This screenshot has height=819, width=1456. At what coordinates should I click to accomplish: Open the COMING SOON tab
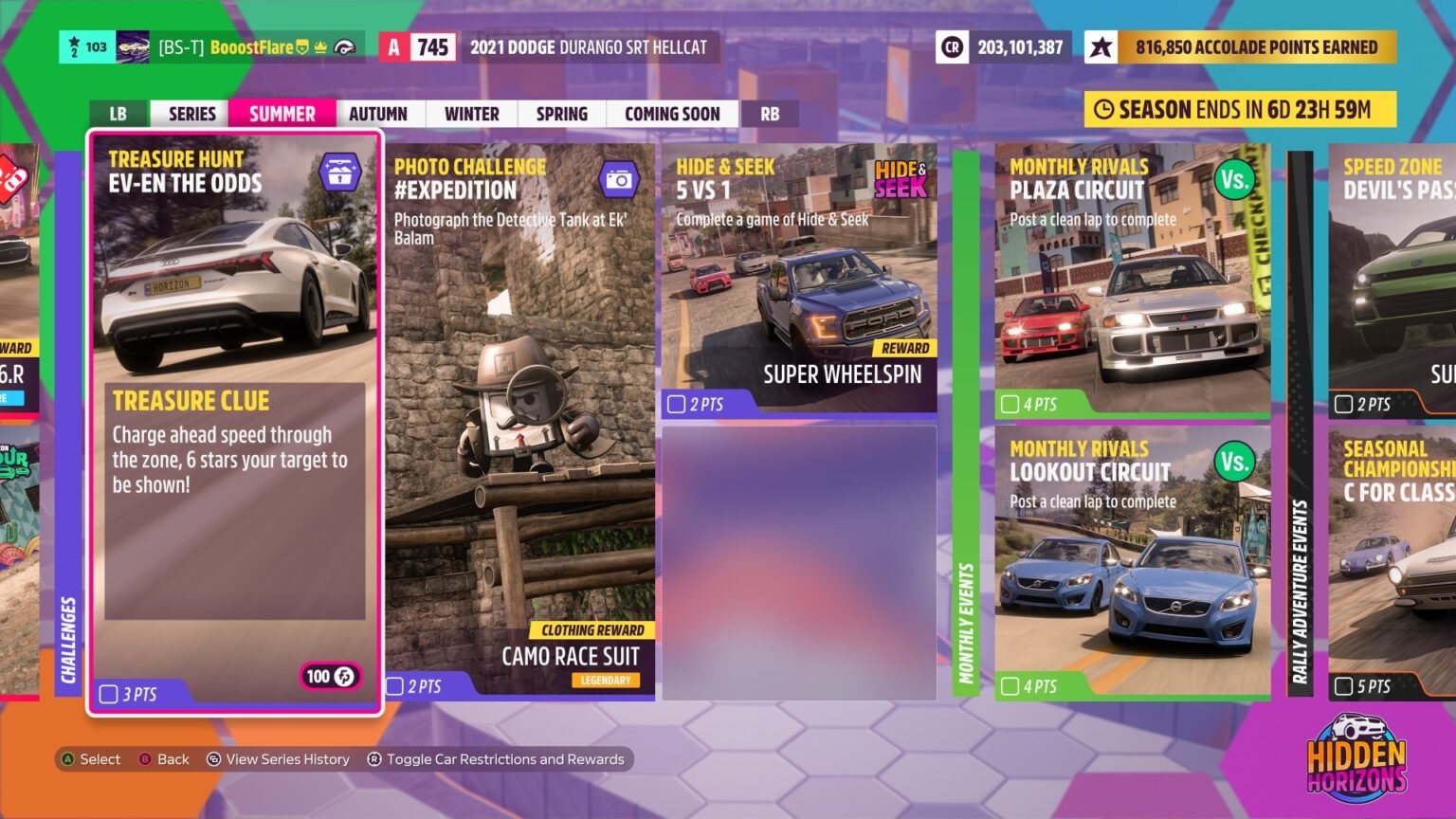click(671, 114)
